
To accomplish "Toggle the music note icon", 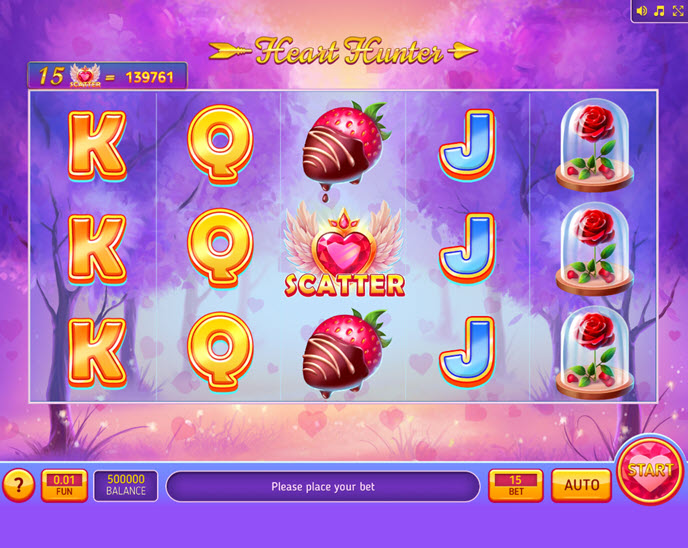I will tap(659, 11).
